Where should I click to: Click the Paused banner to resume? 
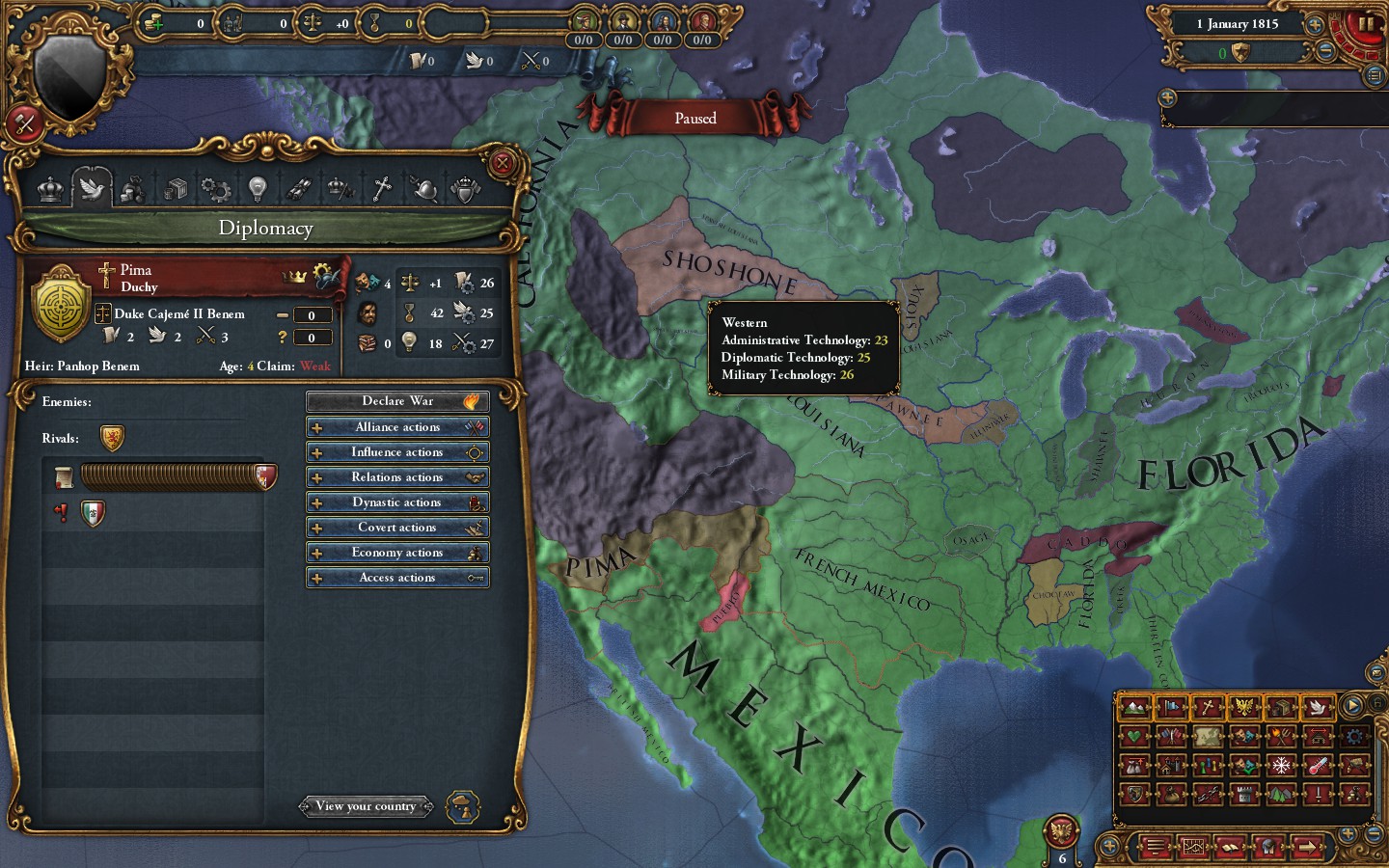click(x=696, y=118)
